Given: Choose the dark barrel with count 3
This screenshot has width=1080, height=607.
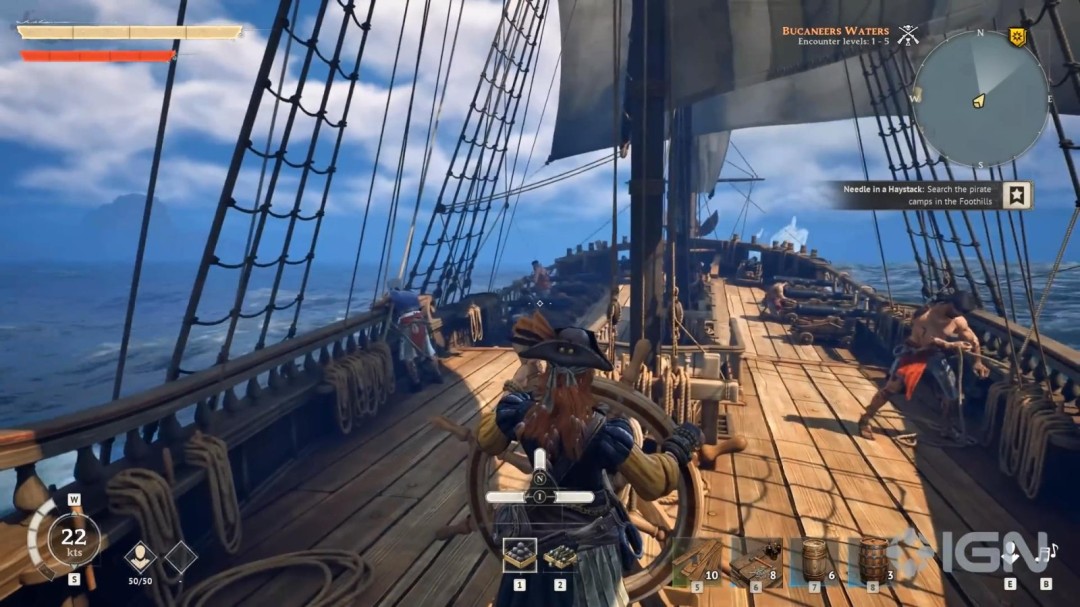Looking at the screenshot, I should [873, 560].
